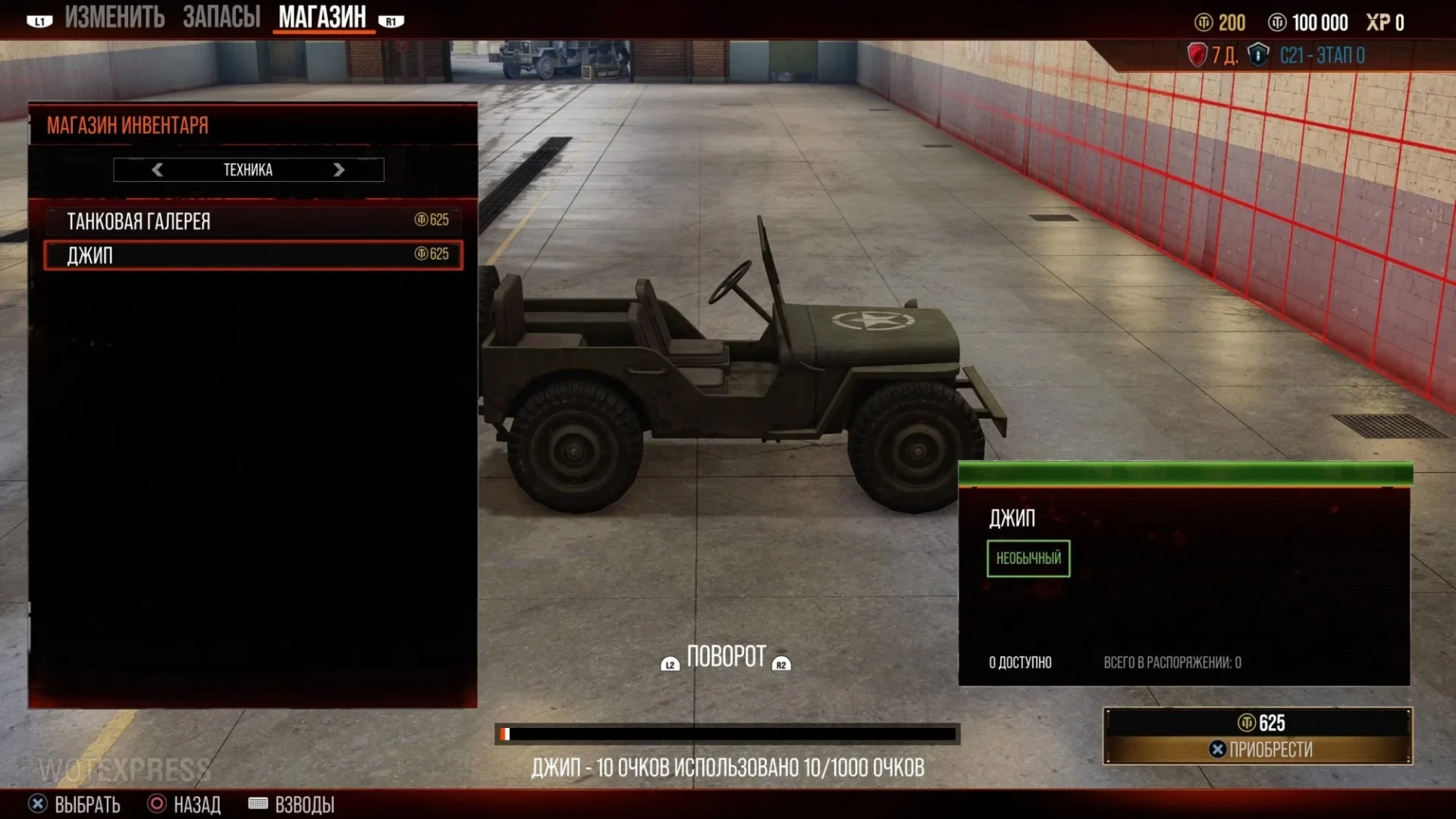This screenshot has width=1456, height=819.
Task: Open the ВЗВОДЫ platoons option
Action: point(292,804)
